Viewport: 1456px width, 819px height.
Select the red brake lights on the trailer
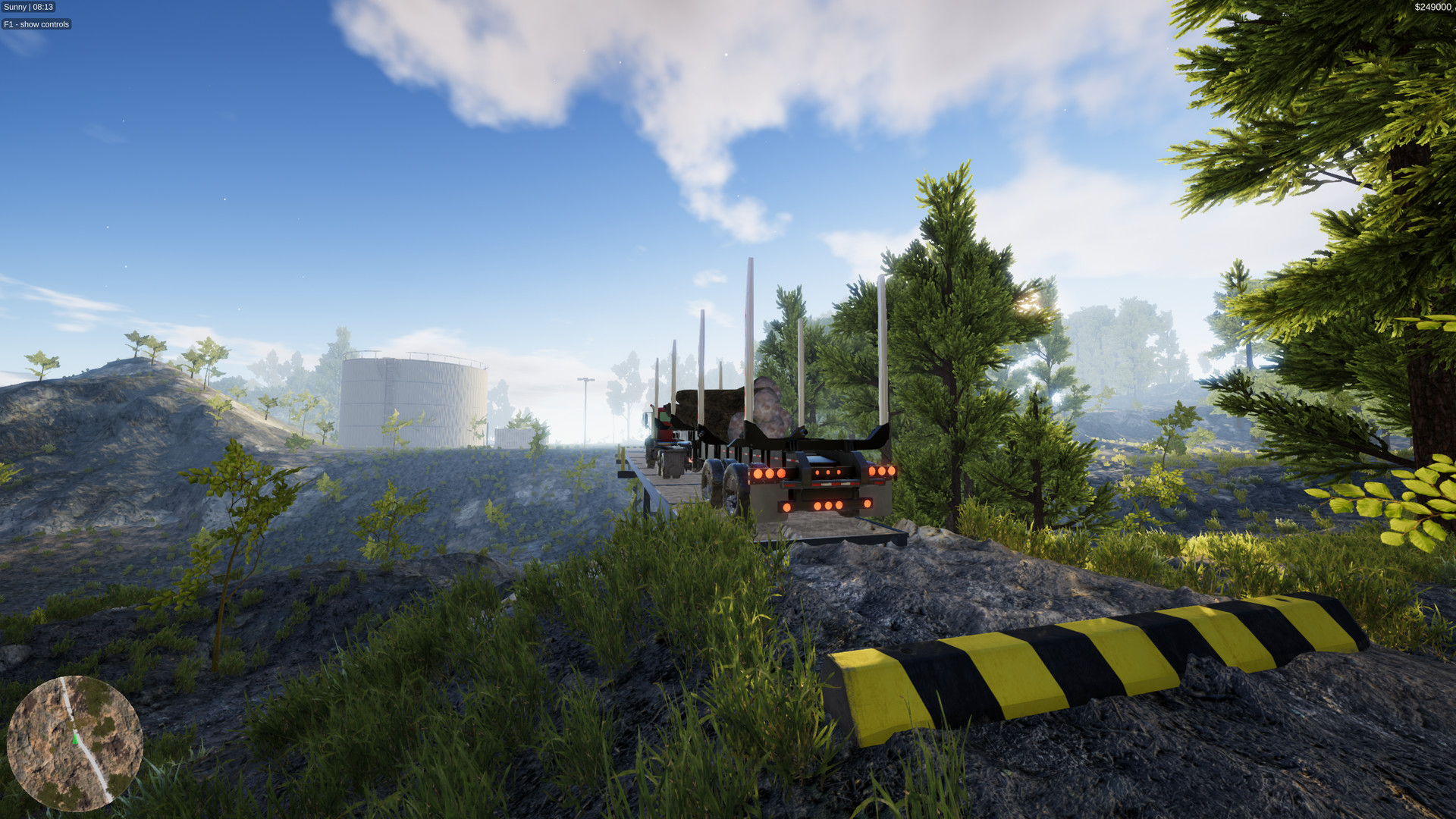click(x=827, y=472)
